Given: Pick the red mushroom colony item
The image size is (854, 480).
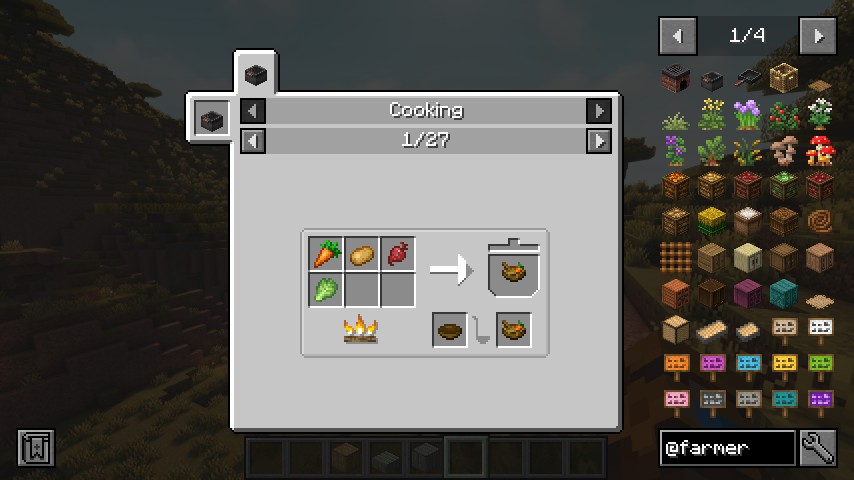Looking at the screenshot, I should [x=820, y=150].
